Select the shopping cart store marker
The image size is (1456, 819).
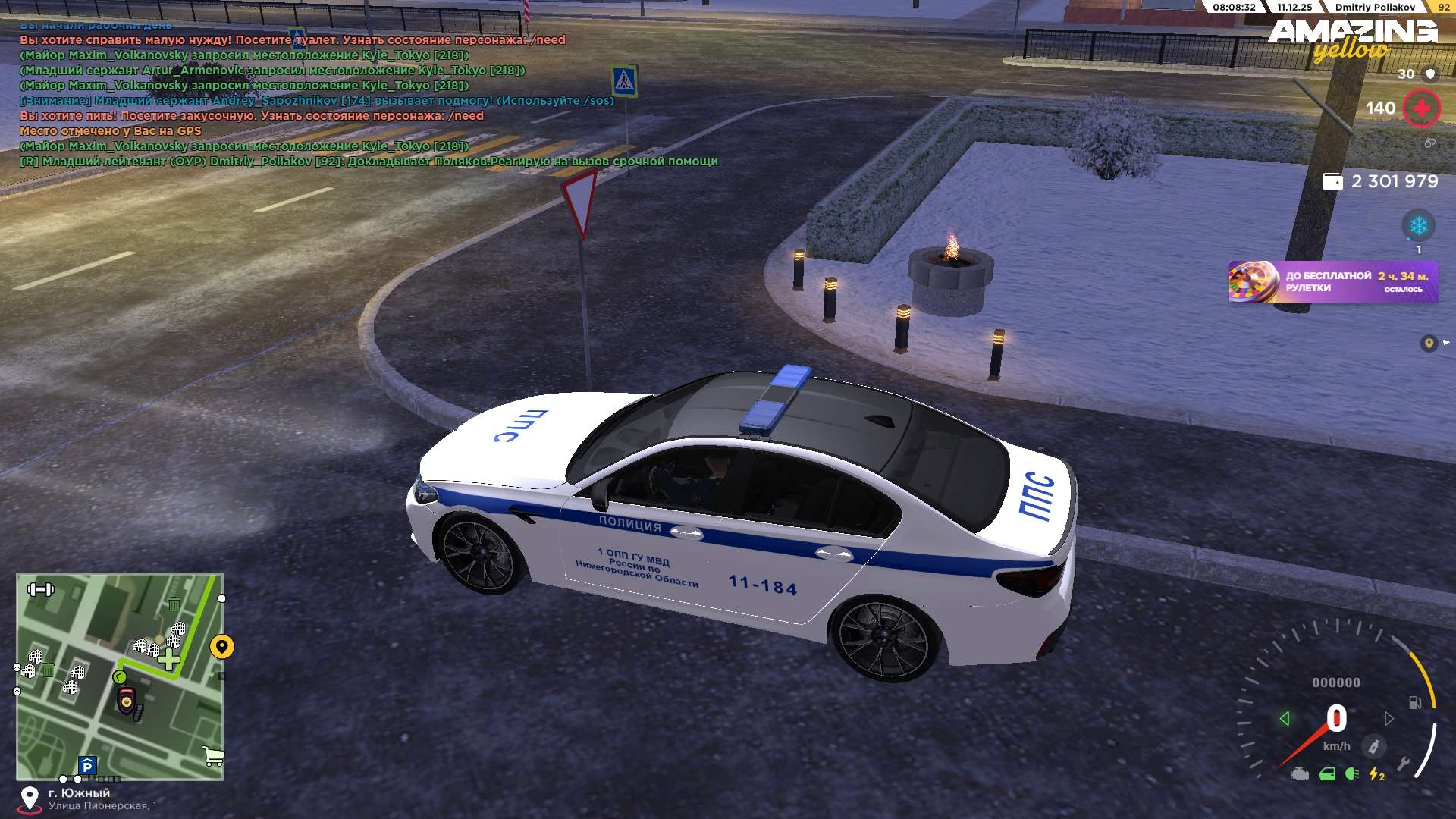pyautogui.click(x=214, y=755)
